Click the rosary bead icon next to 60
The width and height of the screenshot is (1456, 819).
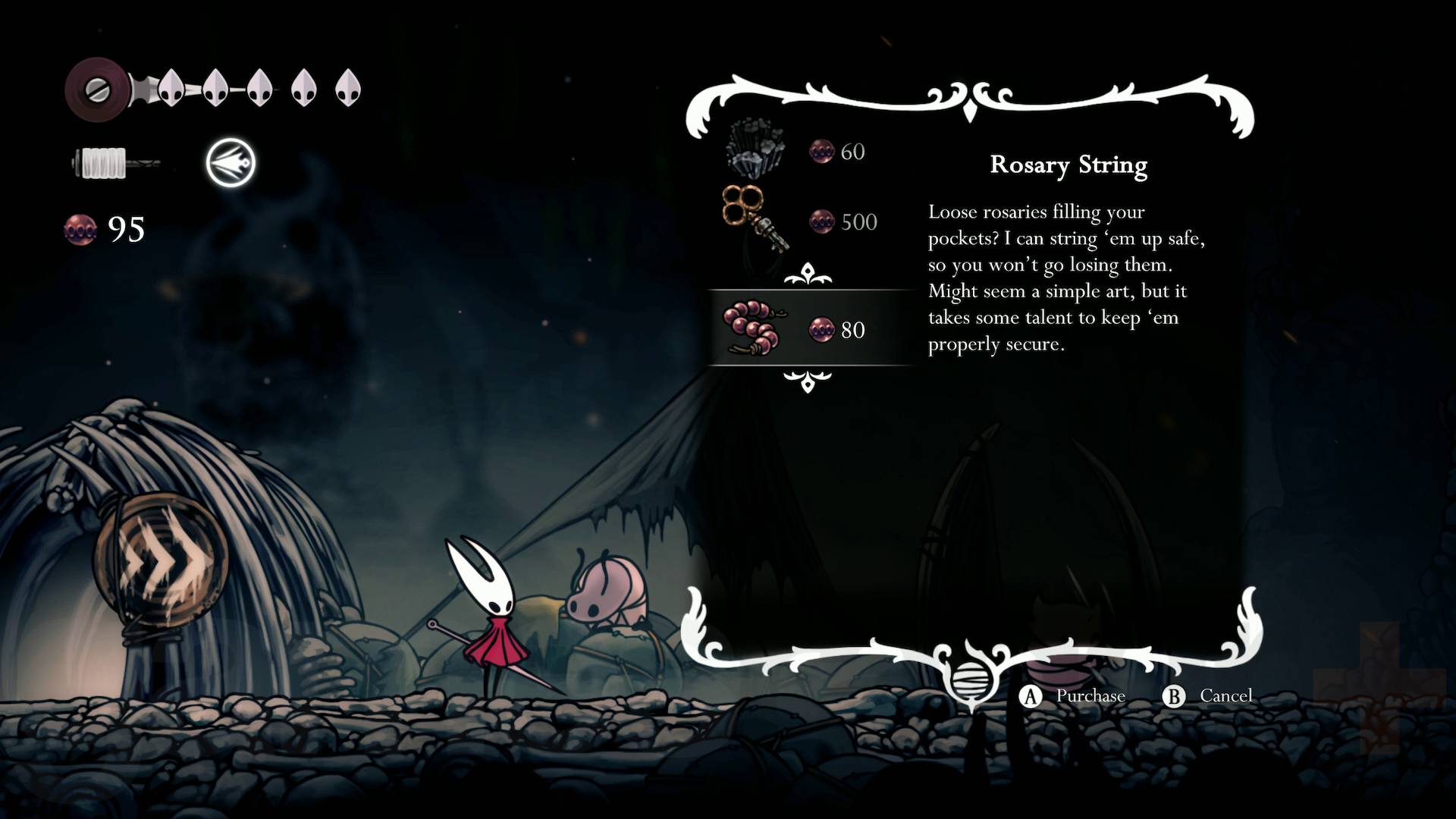click(821, 151)
